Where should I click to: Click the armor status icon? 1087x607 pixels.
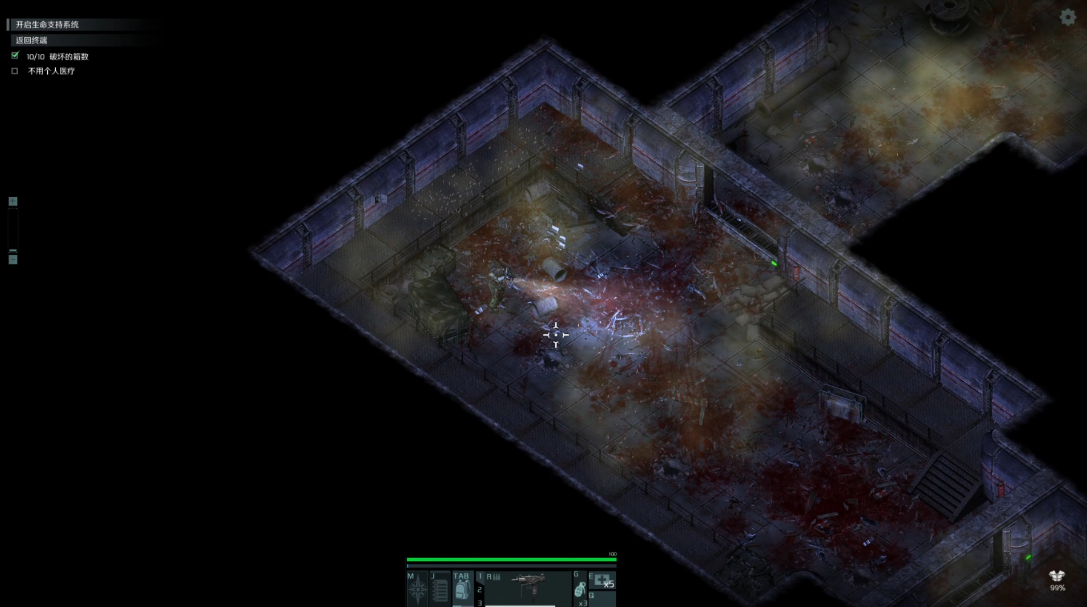(1057, 577)
